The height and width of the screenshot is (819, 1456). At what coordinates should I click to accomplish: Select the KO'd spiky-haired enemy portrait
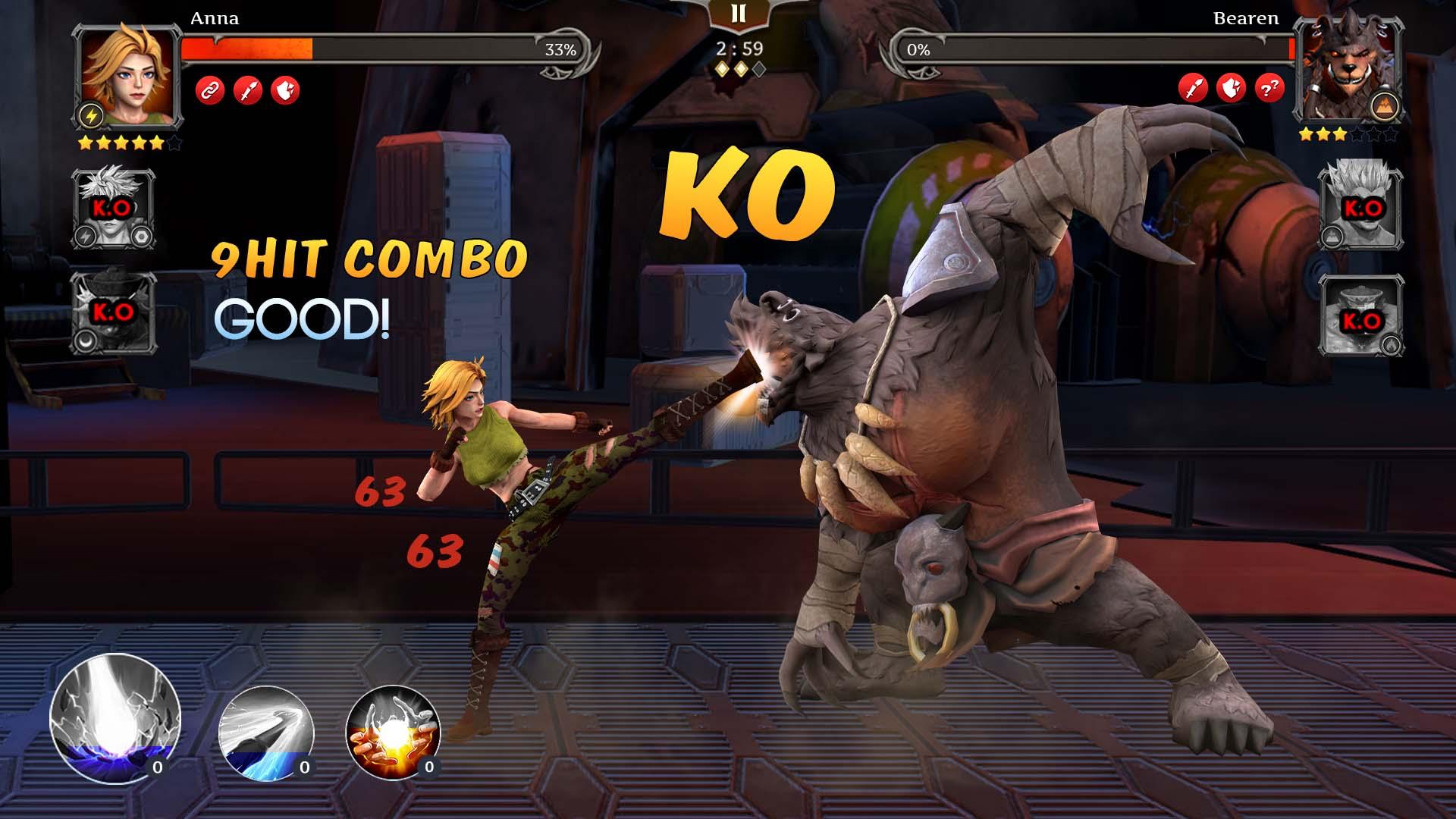pos(1360,207)
